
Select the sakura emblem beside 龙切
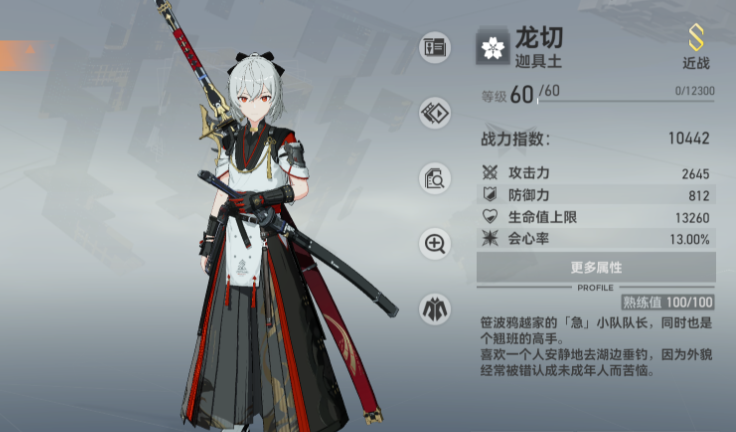pos(493,47)
